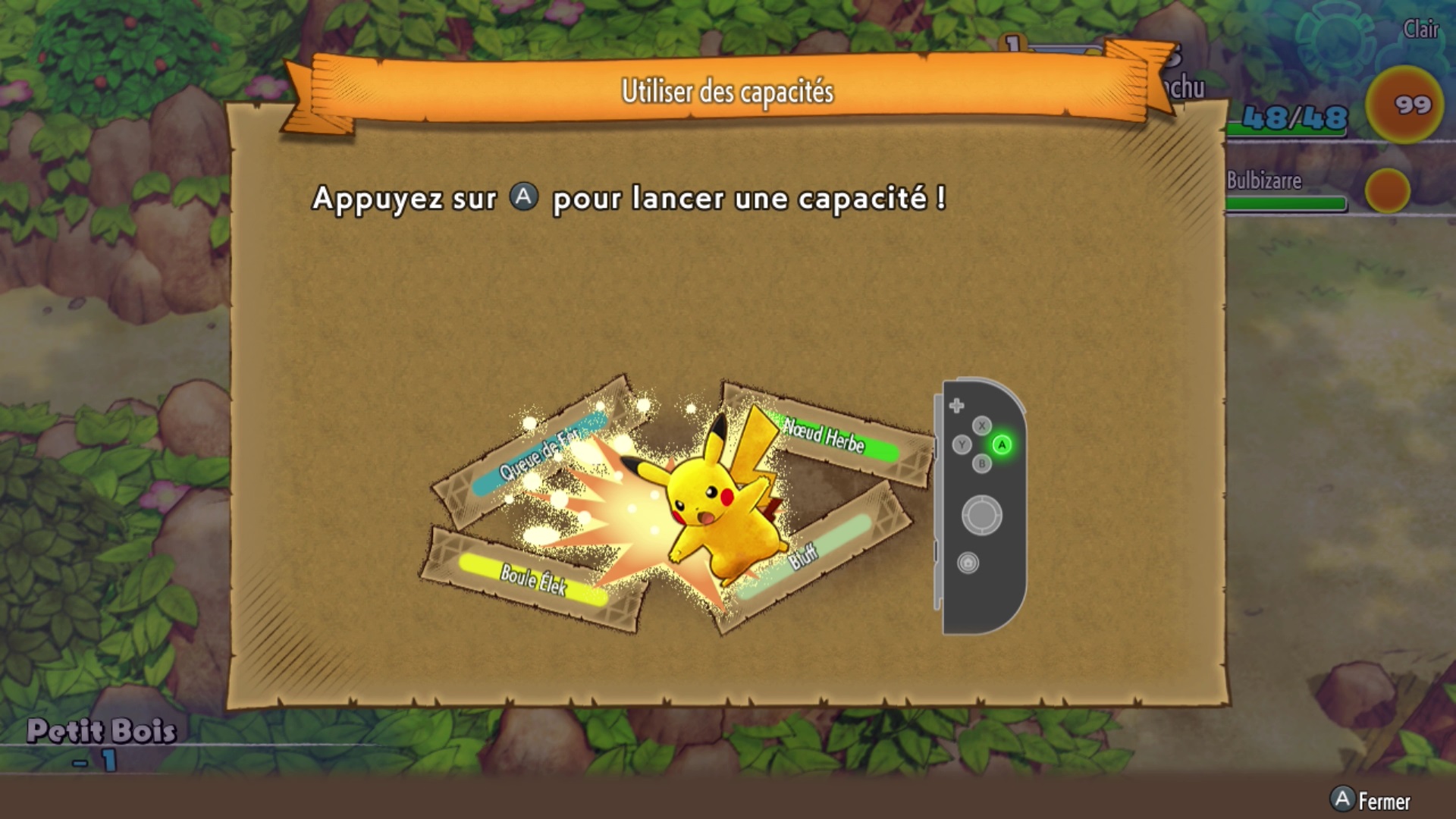1456x819 pixels.
Task: Select Bulbizarre in the party list
Action: pyautogui.click(x=1264, y=181)
